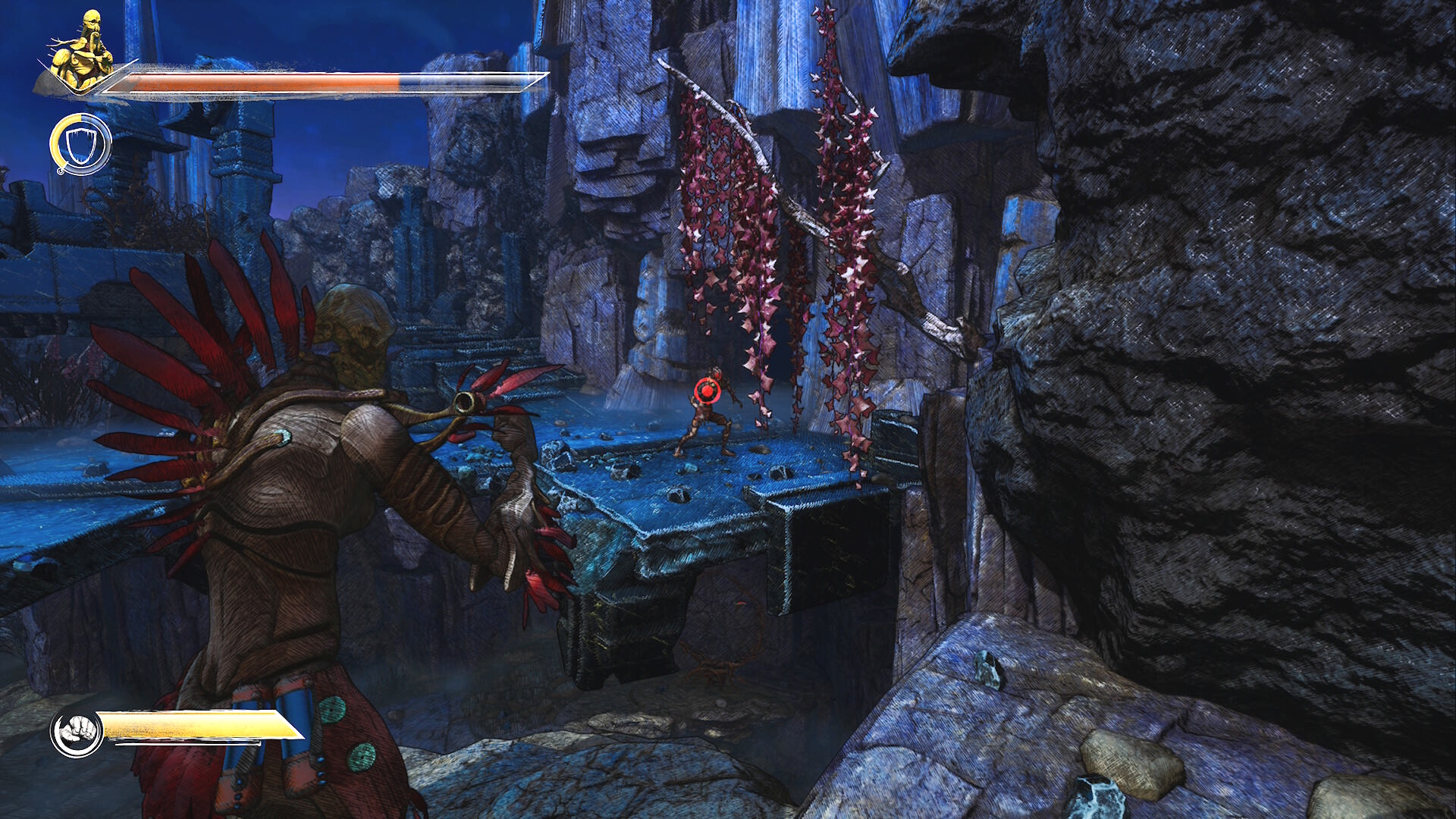Select the fist attack icon
1456x819 pixels.
tap(77, 732)
